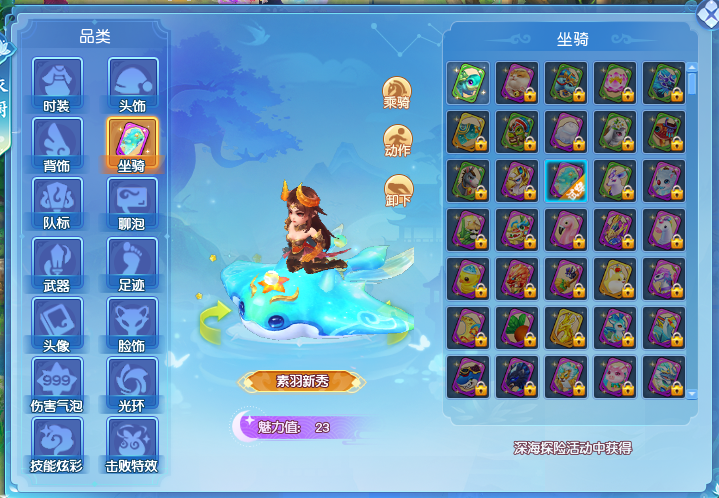
Task: Switch to the 武器 weapon category
Action: (x=57, y=263)
